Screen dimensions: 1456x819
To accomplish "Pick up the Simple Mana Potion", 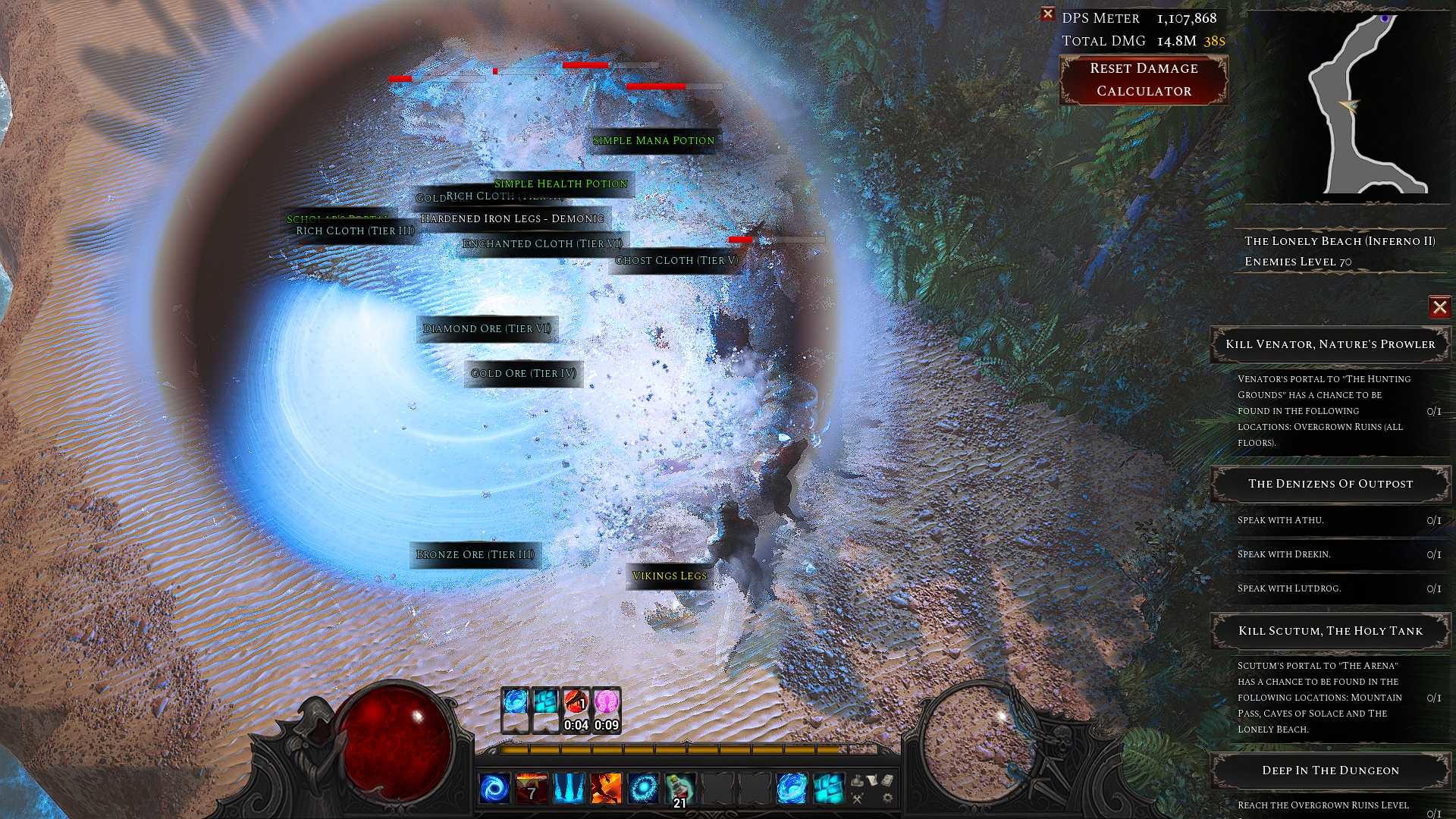I will point(653,140).
